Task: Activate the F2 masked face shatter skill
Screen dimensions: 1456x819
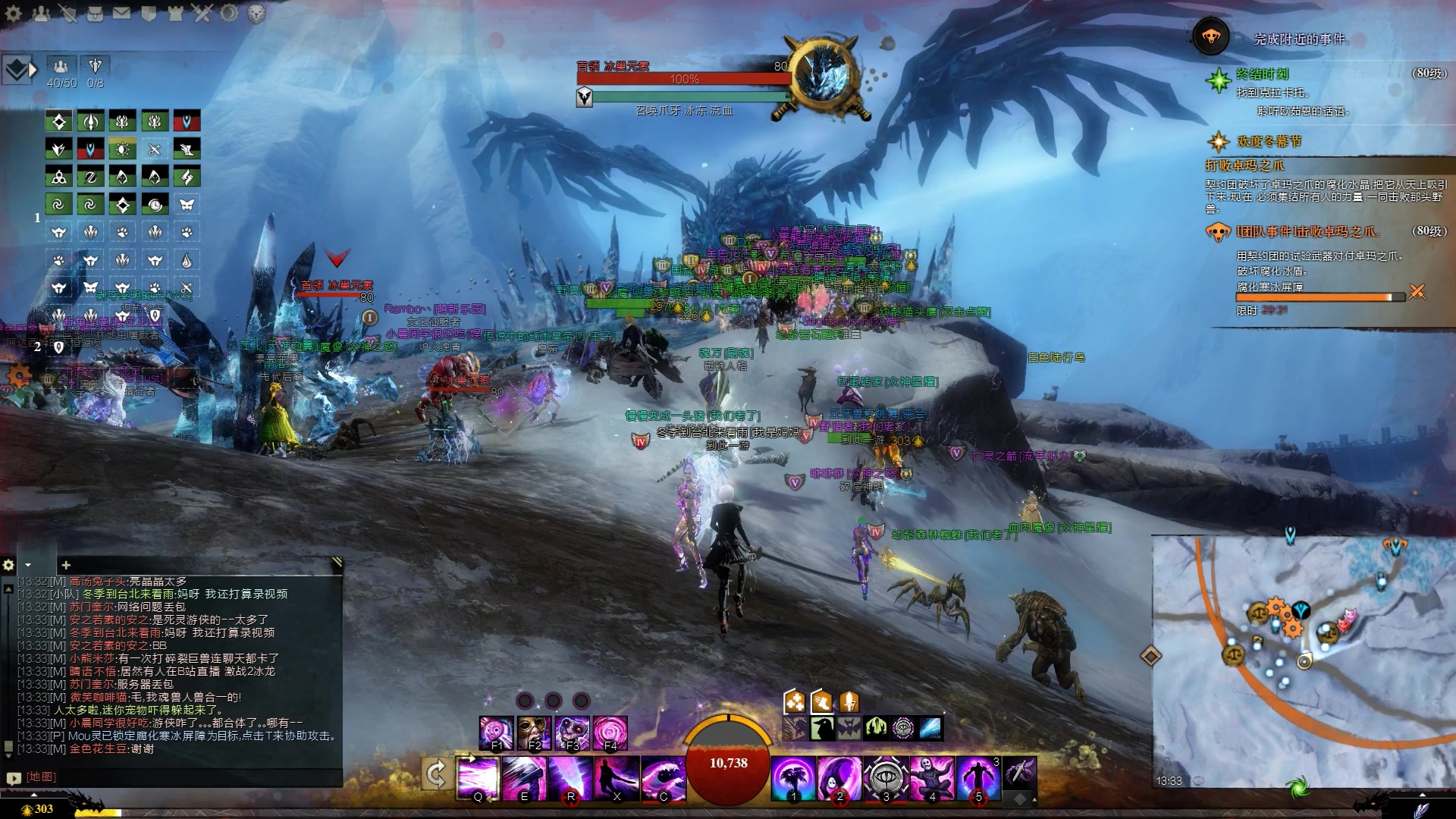Action: coord(534,733)
